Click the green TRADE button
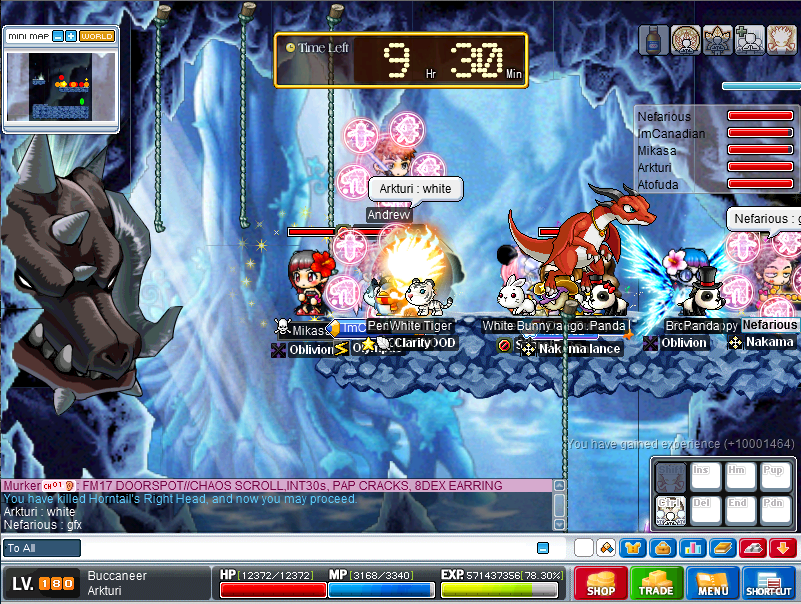801x604 pixels. pos(656,583)
